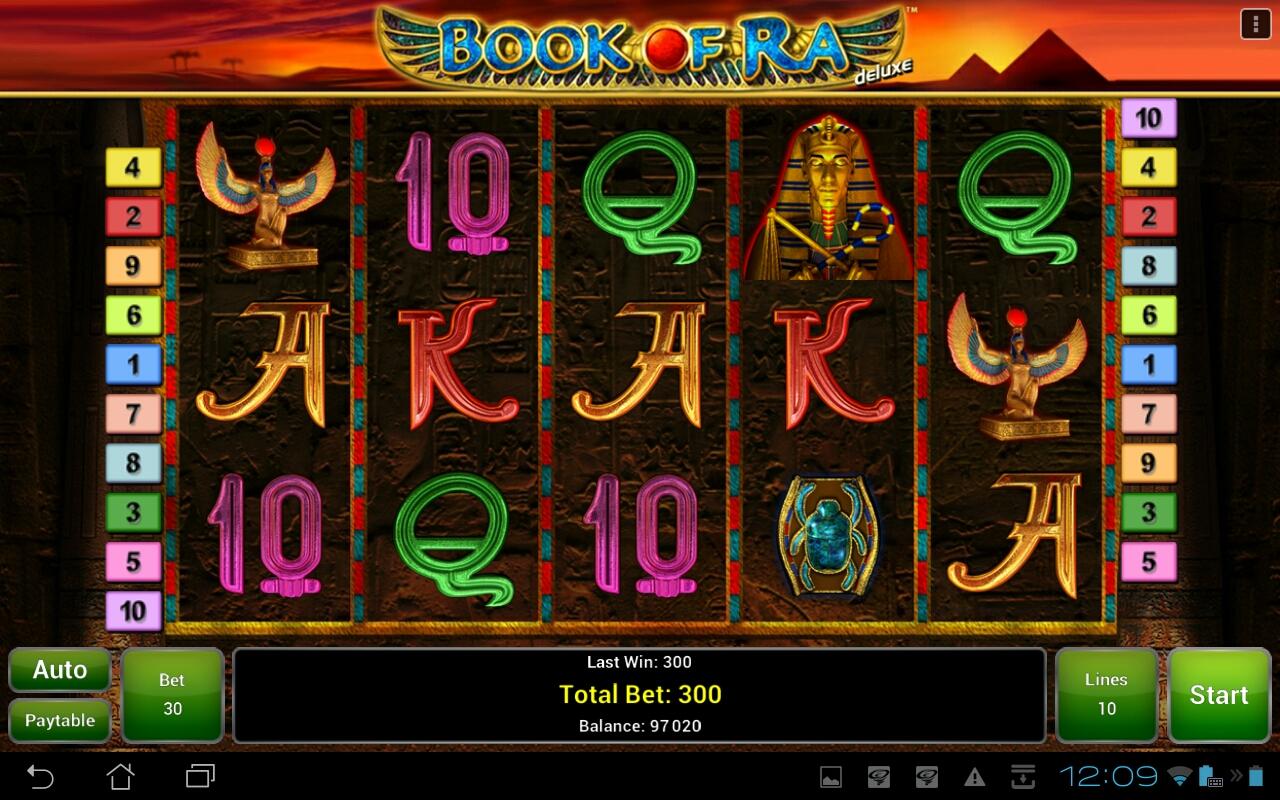
Task: Tap the Android back arrow
Action: [40, 776]
